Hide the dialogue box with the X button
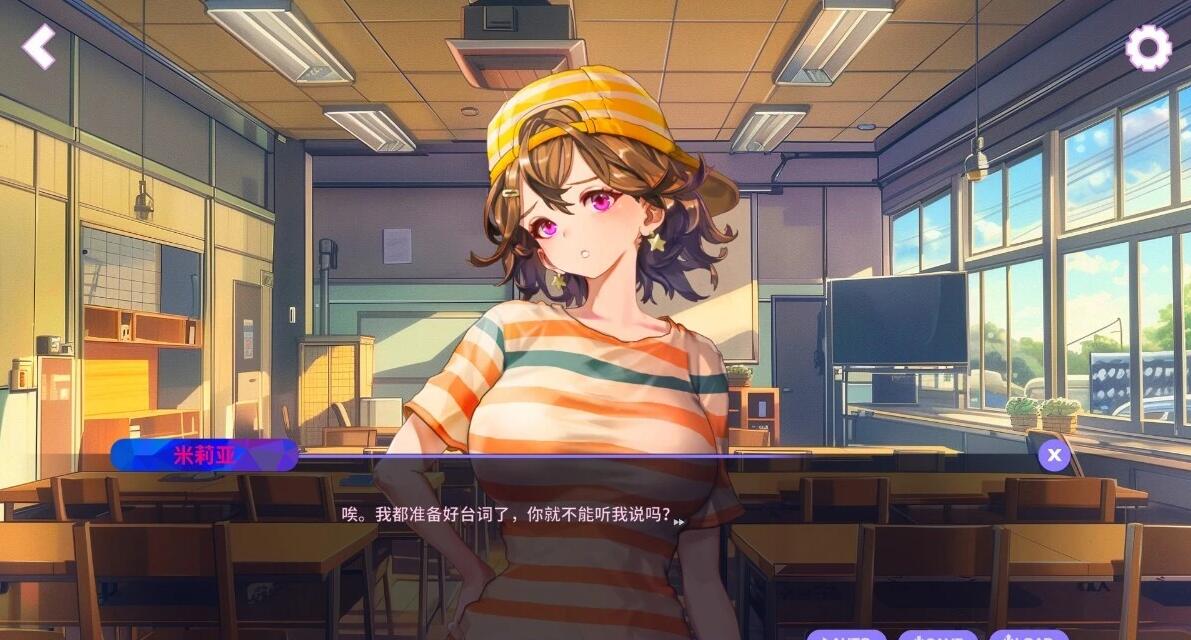Image resolution: width=1191 pixels, height=640 pixels. click(x=1053, y=455)
